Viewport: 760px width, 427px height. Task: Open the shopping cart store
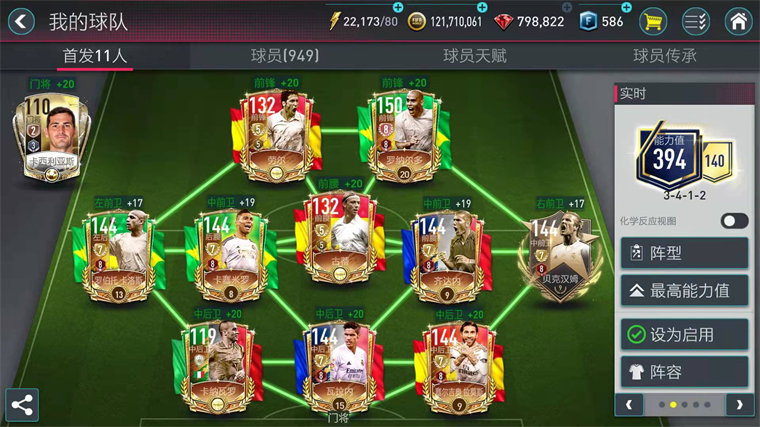654,21
